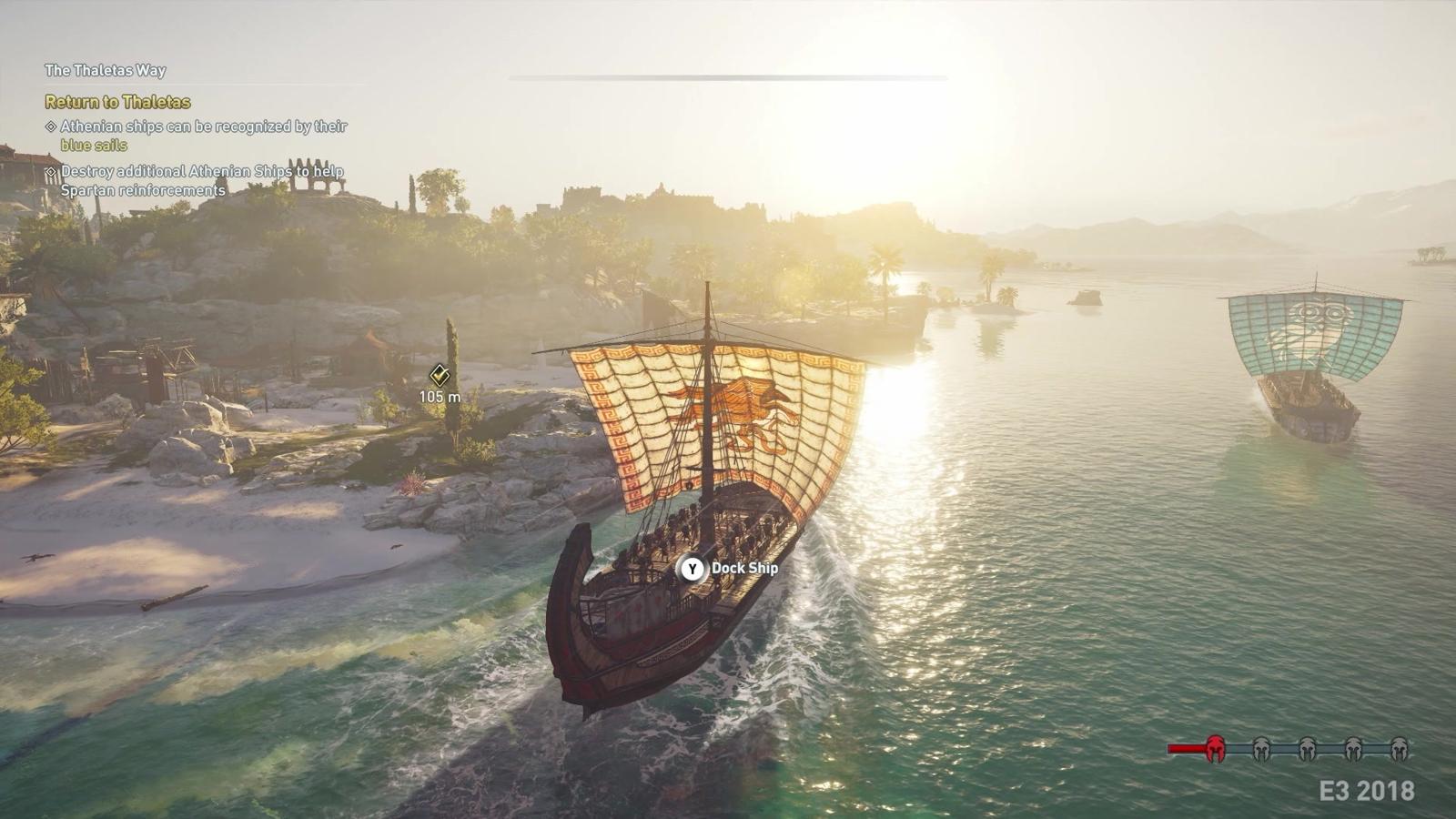Image resolution: width=1456 pixels, height=819 pixels.
Task: Click the 'Return to Thaletas' objective text
Action: (x=116, y=104)
